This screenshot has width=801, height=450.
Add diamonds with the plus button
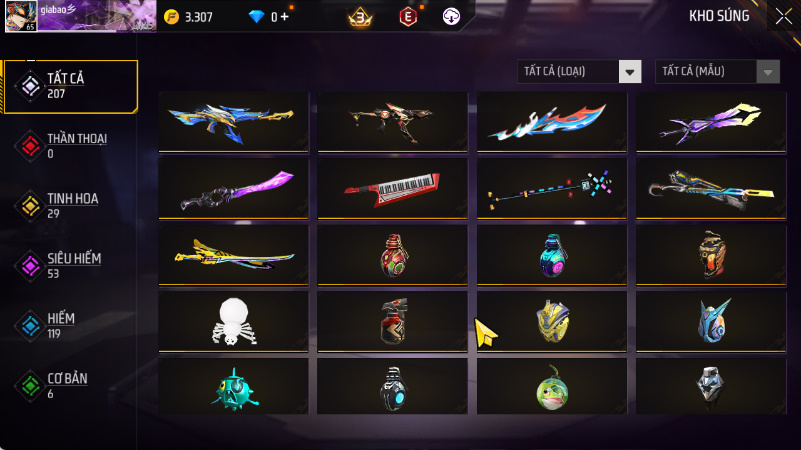tap(285, 17)
